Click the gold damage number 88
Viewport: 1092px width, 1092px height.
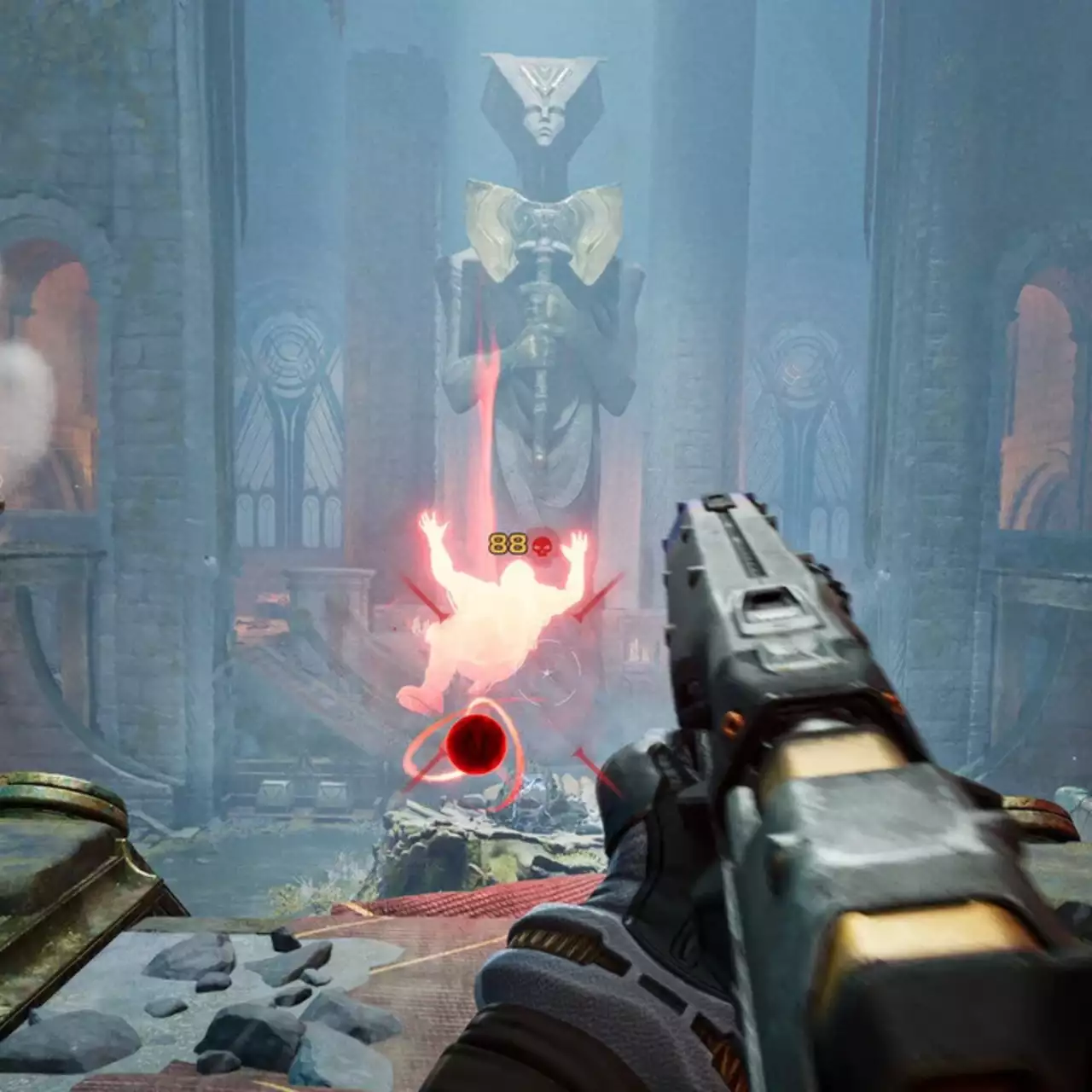[509, 543]
